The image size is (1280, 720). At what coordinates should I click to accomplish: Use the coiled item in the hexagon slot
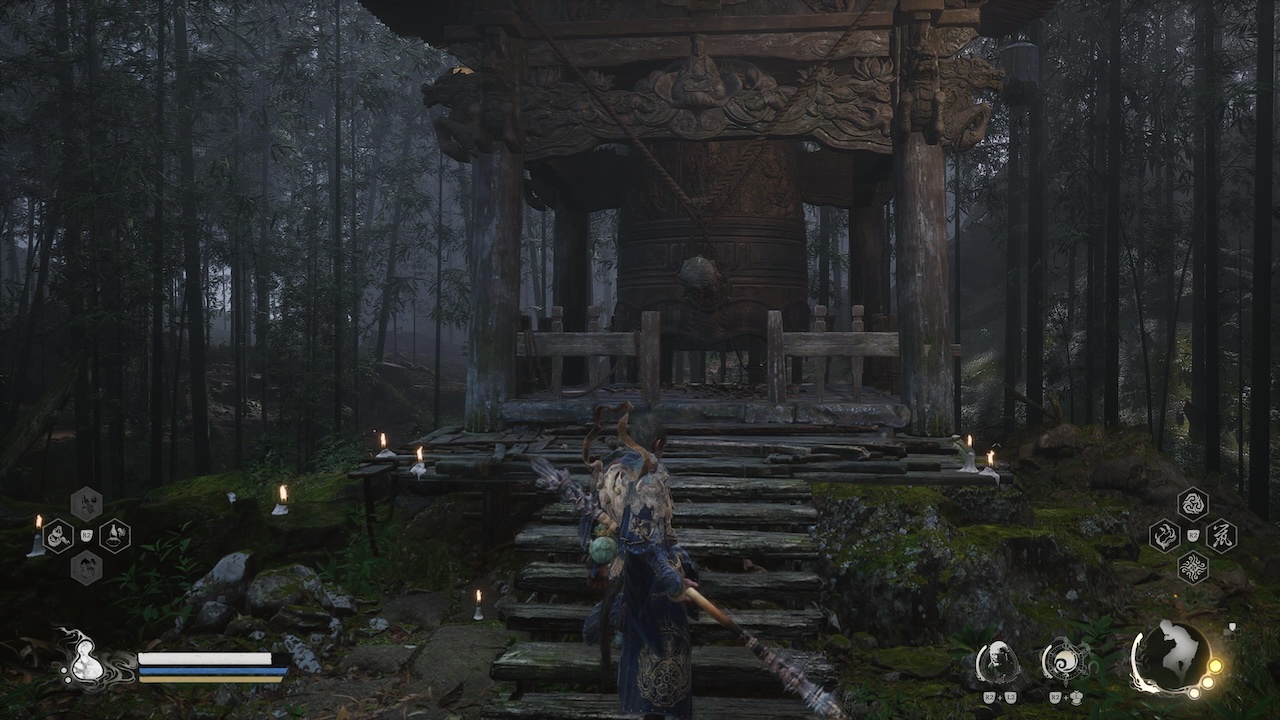[x=58, y=536]
